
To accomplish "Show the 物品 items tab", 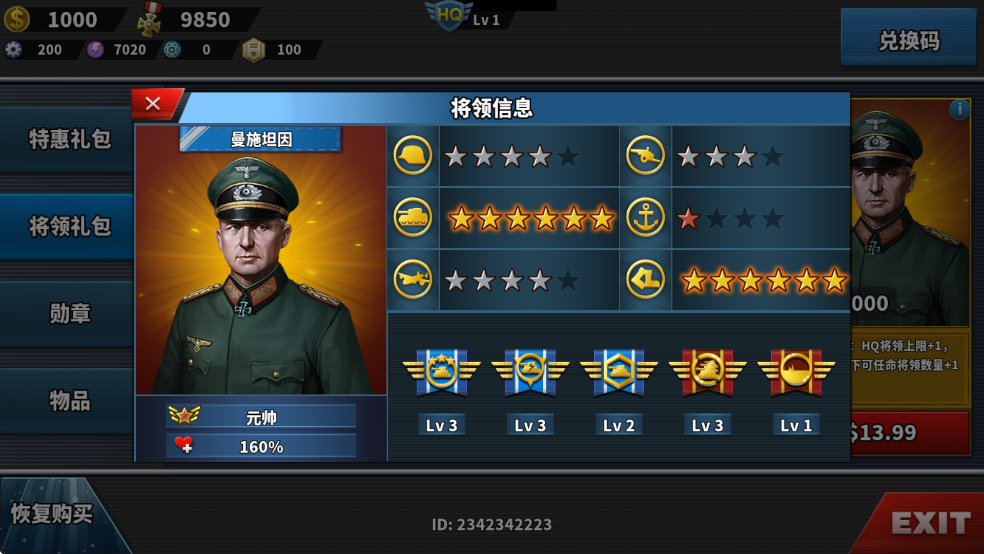I will pos(68,400).
